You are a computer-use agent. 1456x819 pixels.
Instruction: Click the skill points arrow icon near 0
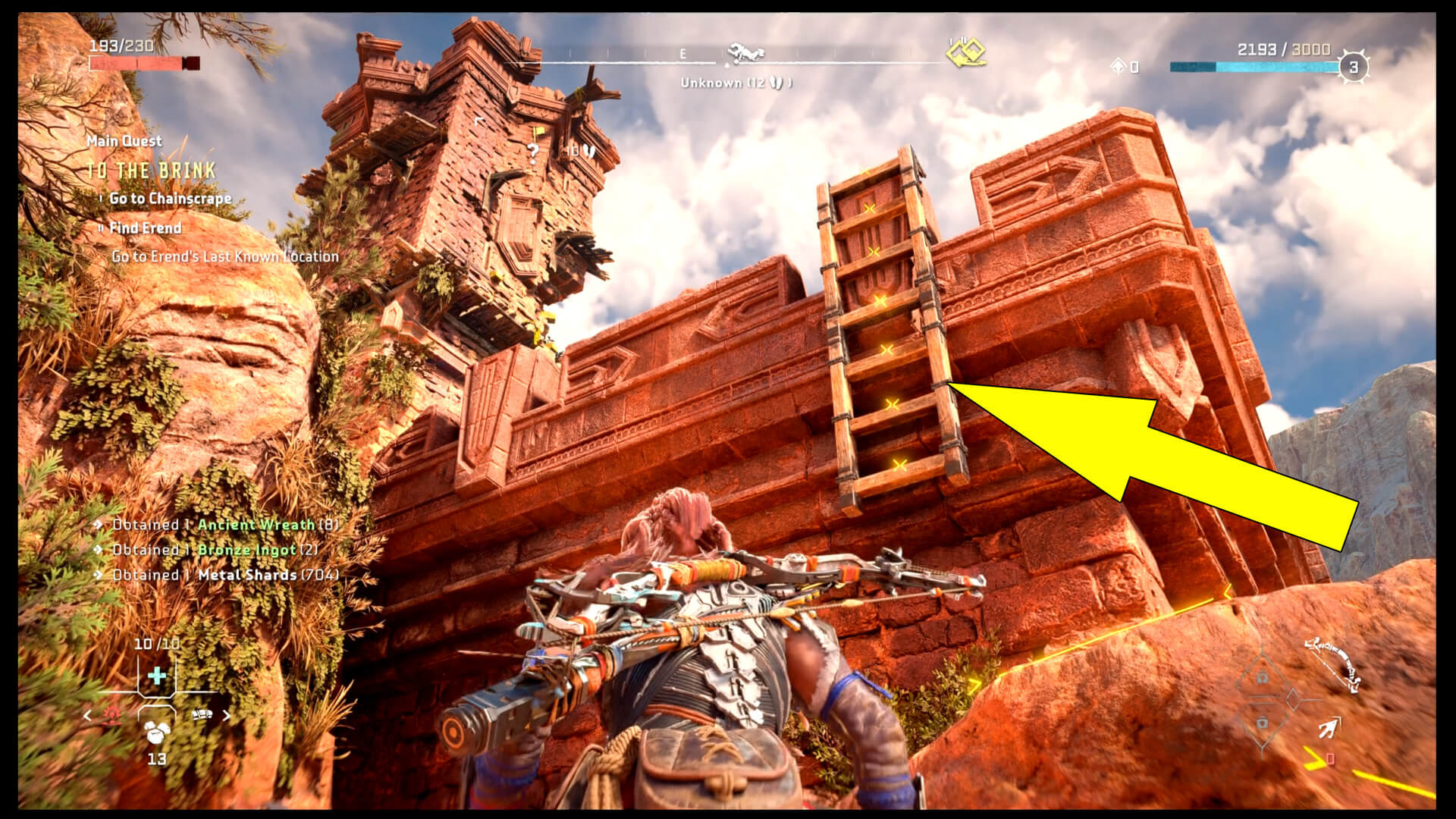click(1119, 66)
